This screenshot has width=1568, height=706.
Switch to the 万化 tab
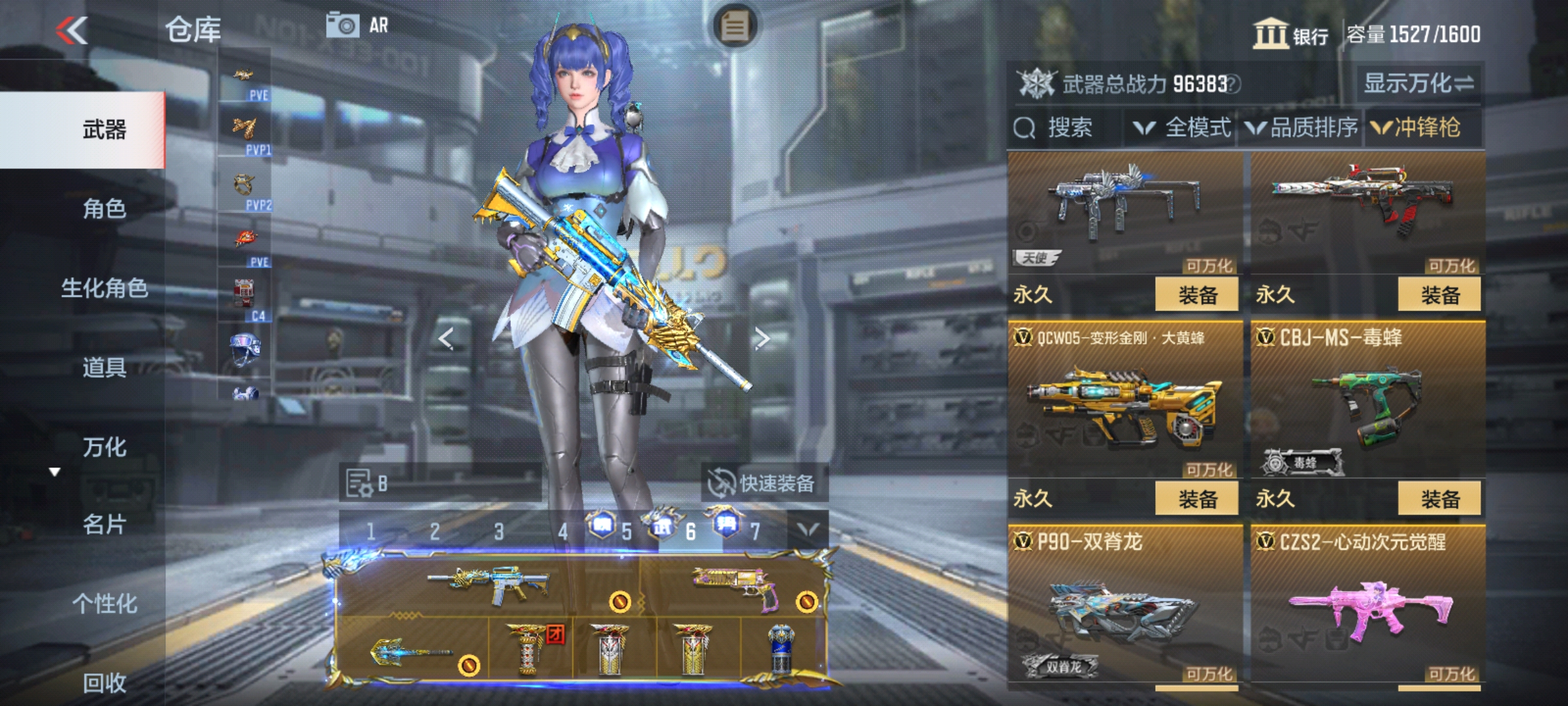coord(105,447)
